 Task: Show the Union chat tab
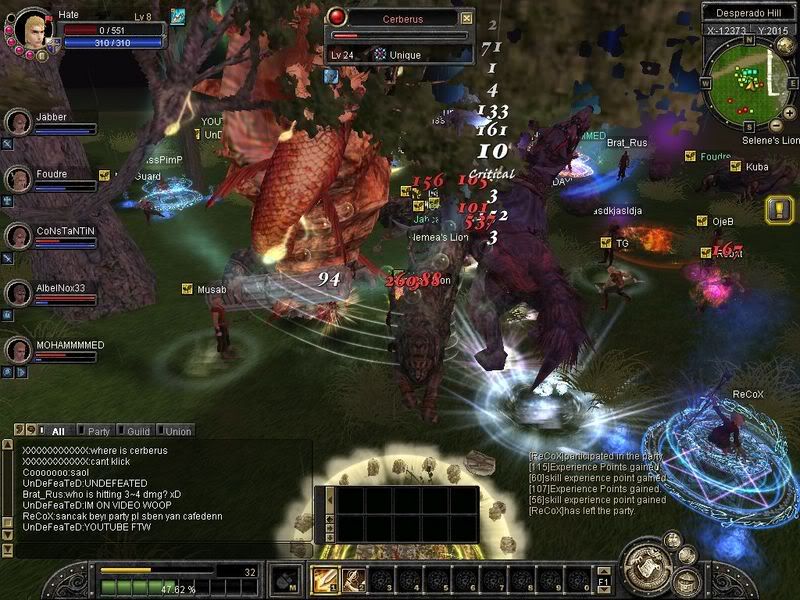click(x=176, y=431)
